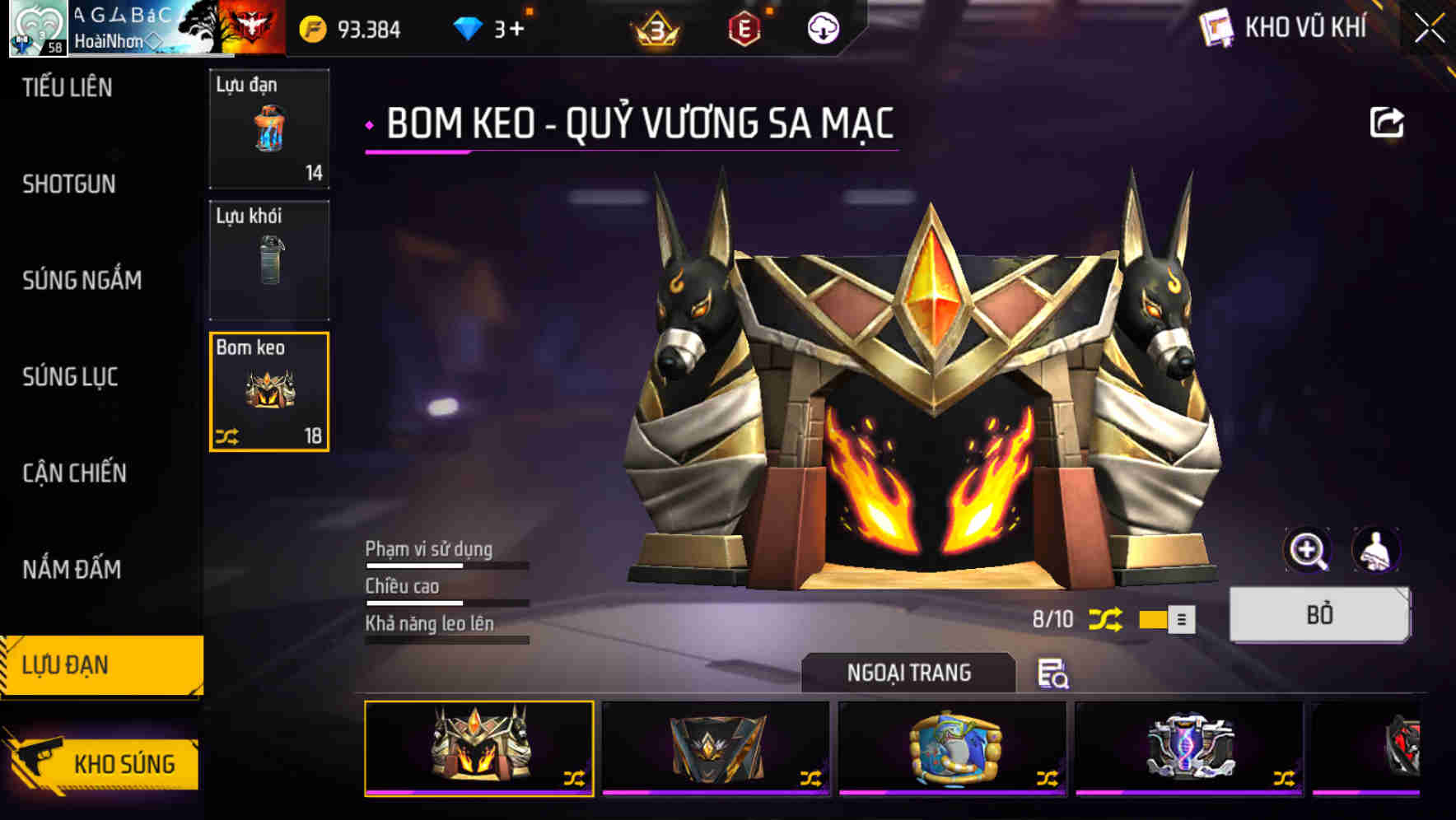The image size is (1456, 820).
Task: Choose the Lựu khói smoke grenade slot
Action: (269, 260)
